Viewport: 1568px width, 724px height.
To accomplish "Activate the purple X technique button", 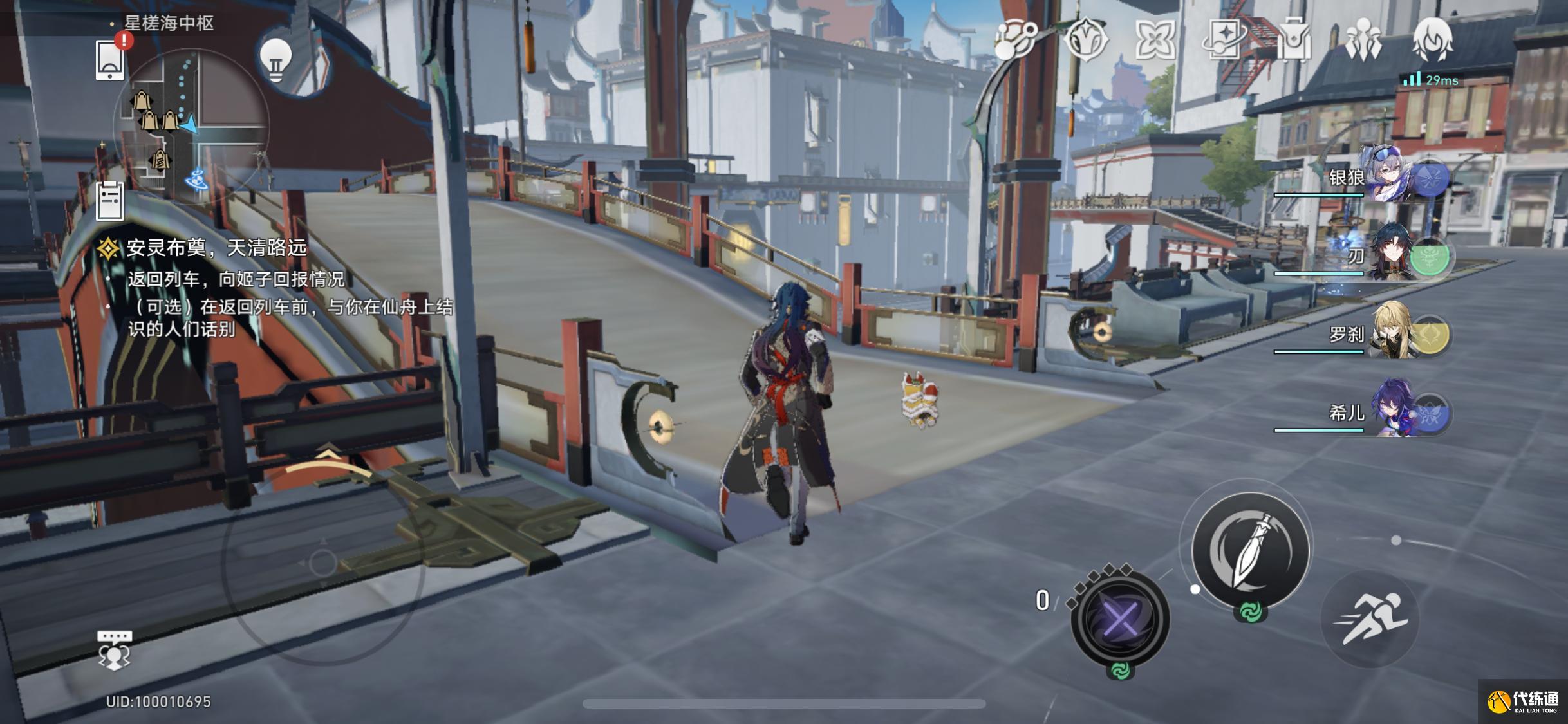I will point(1120,619).
